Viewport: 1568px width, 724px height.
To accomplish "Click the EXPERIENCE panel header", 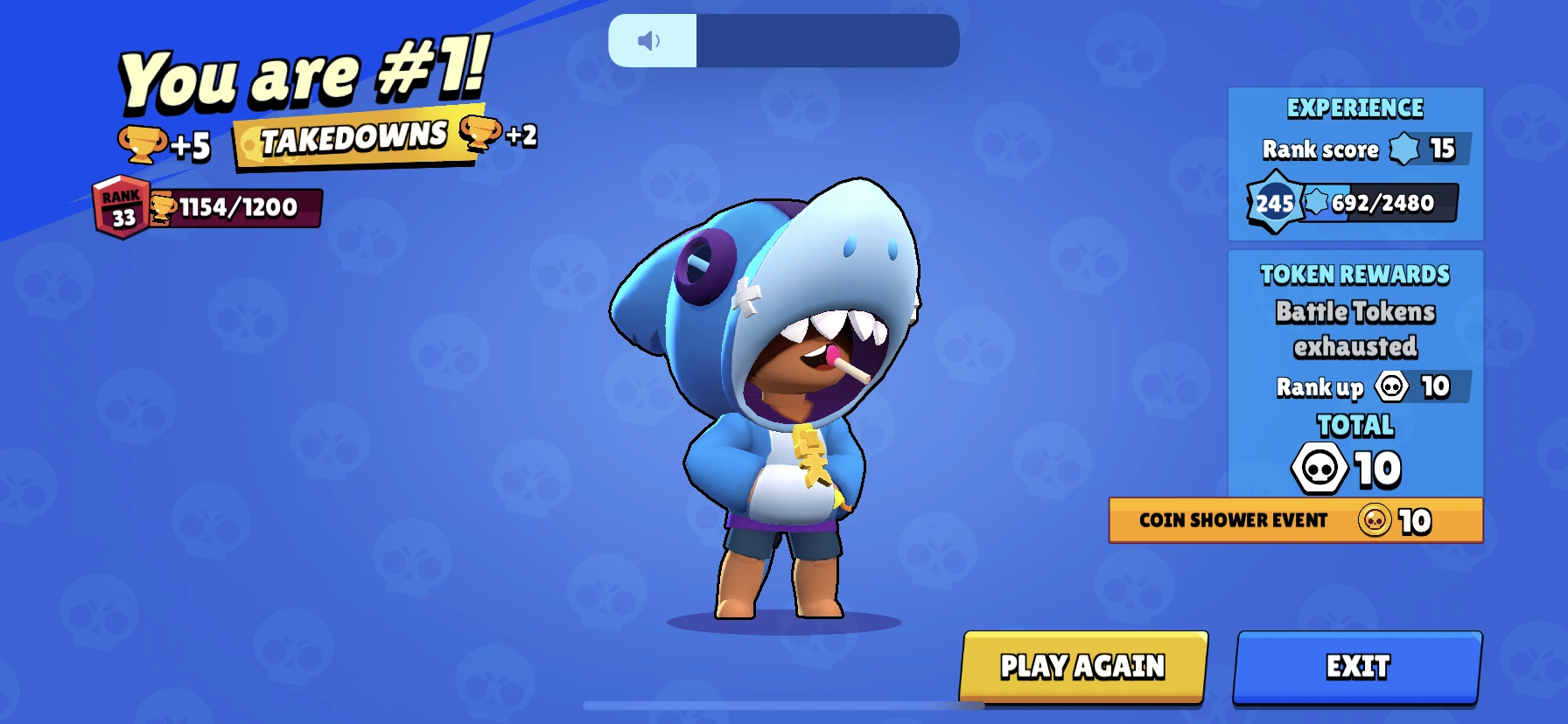I will tap(1354, 108).
